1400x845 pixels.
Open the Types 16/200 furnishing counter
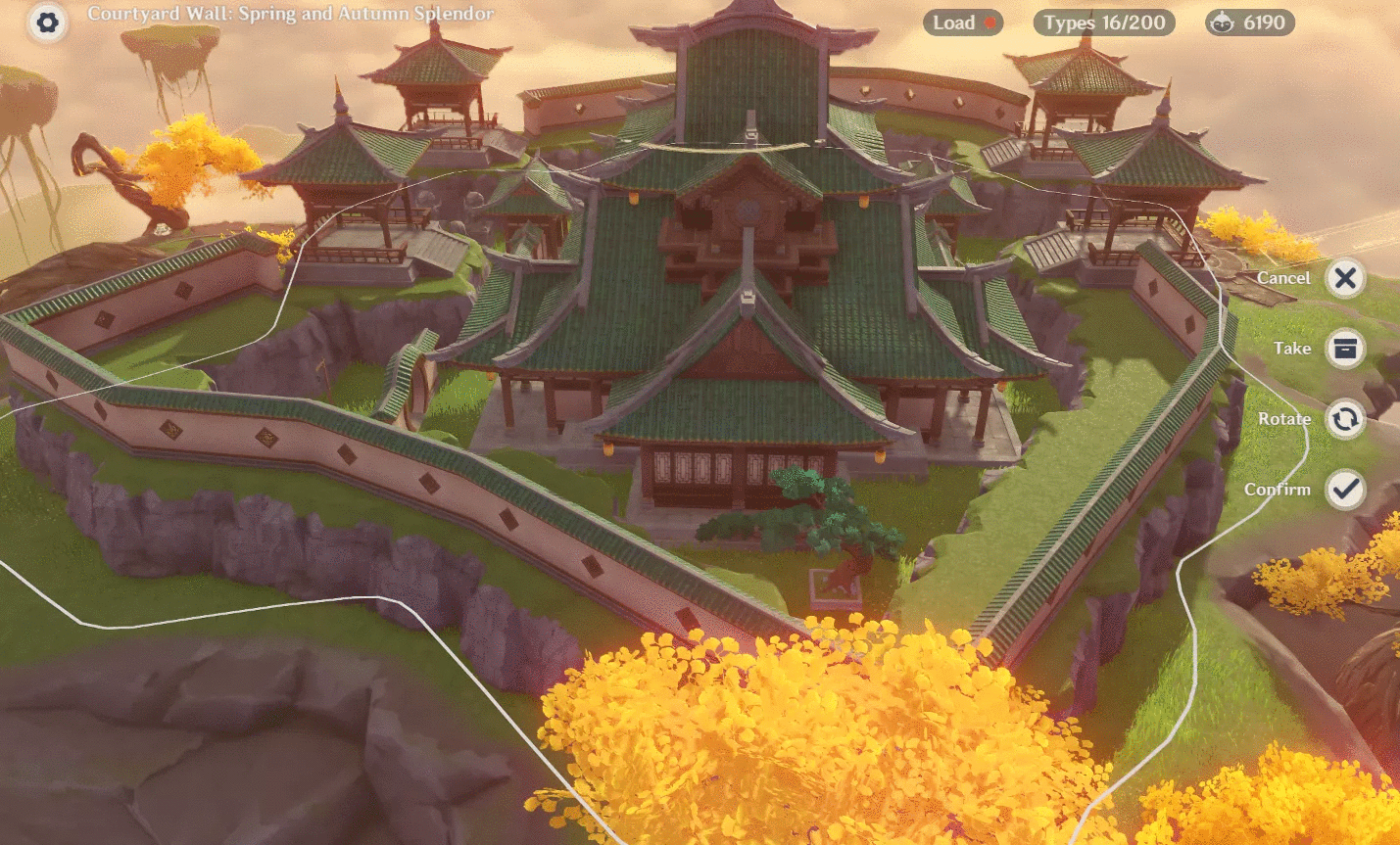(x=1103, y=23)
